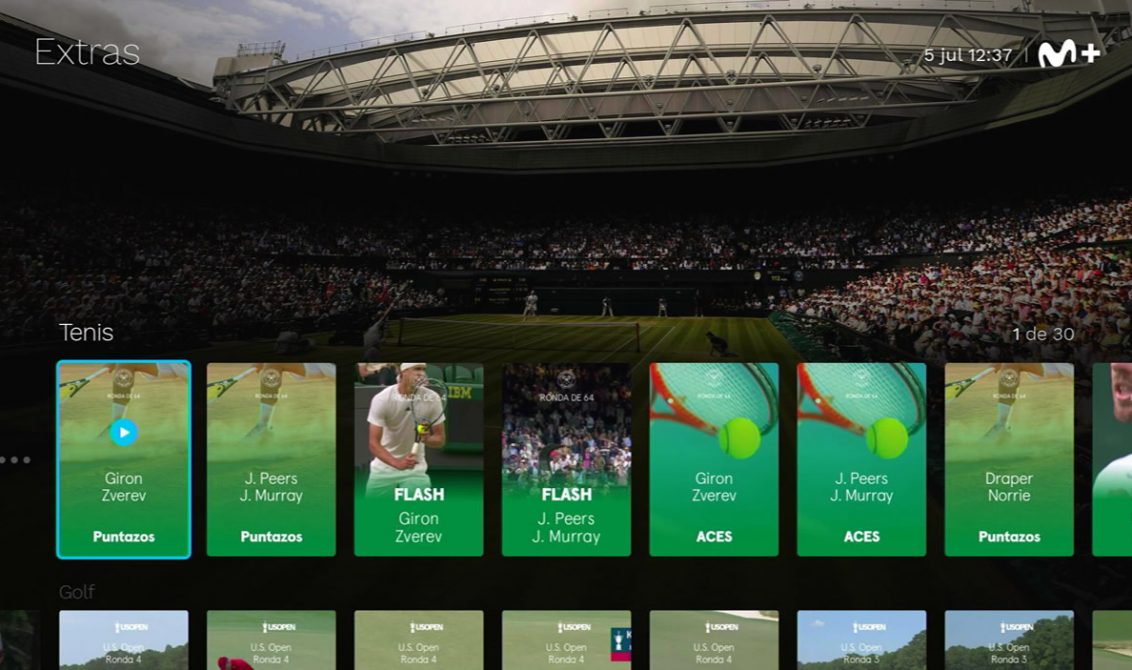Click the Movistar Plus logo
Screen dimensions: 1132x670
[1069, 55]
